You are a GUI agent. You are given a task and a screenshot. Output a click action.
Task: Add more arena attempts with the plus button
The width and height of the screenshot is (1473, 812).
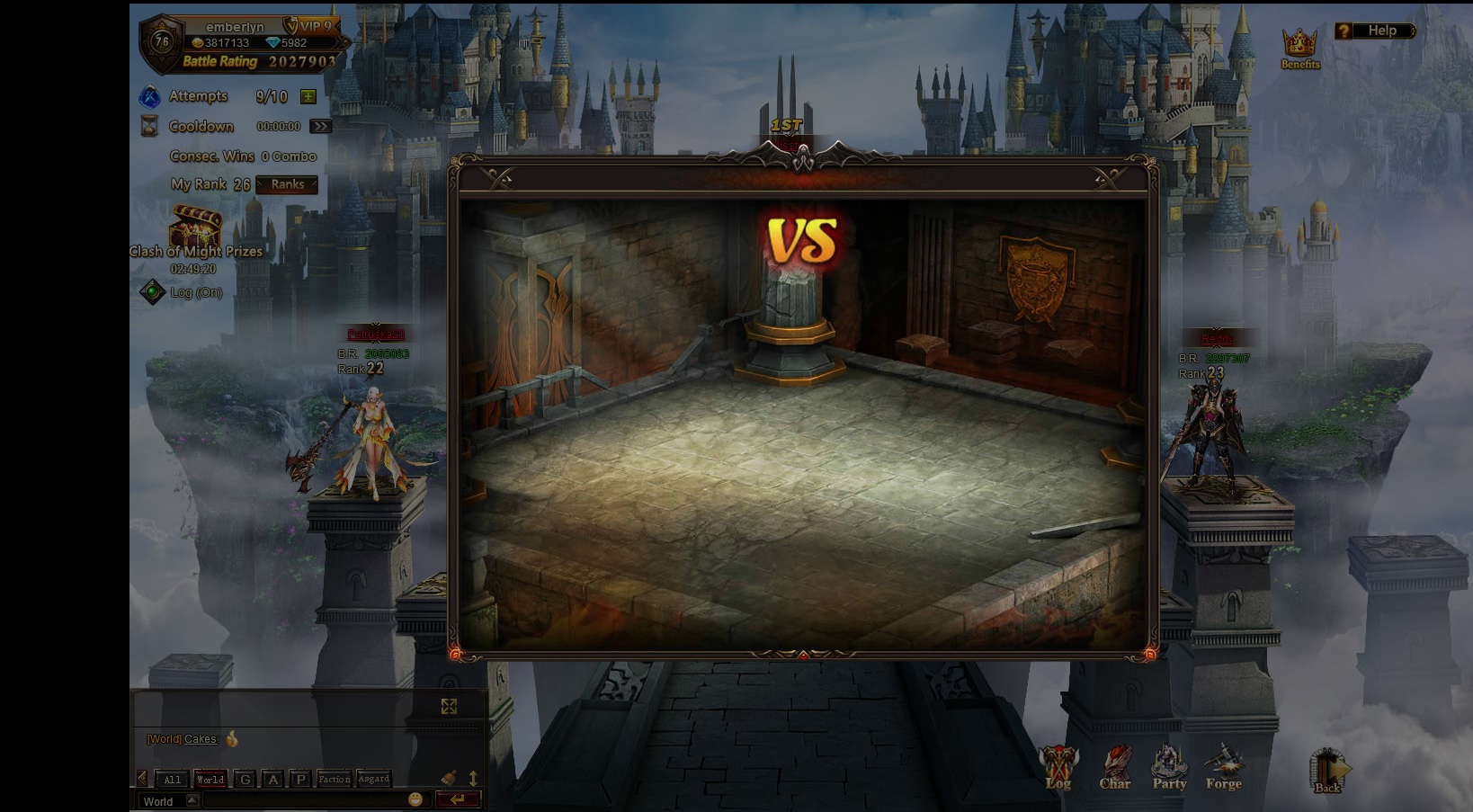click(308, 96)
